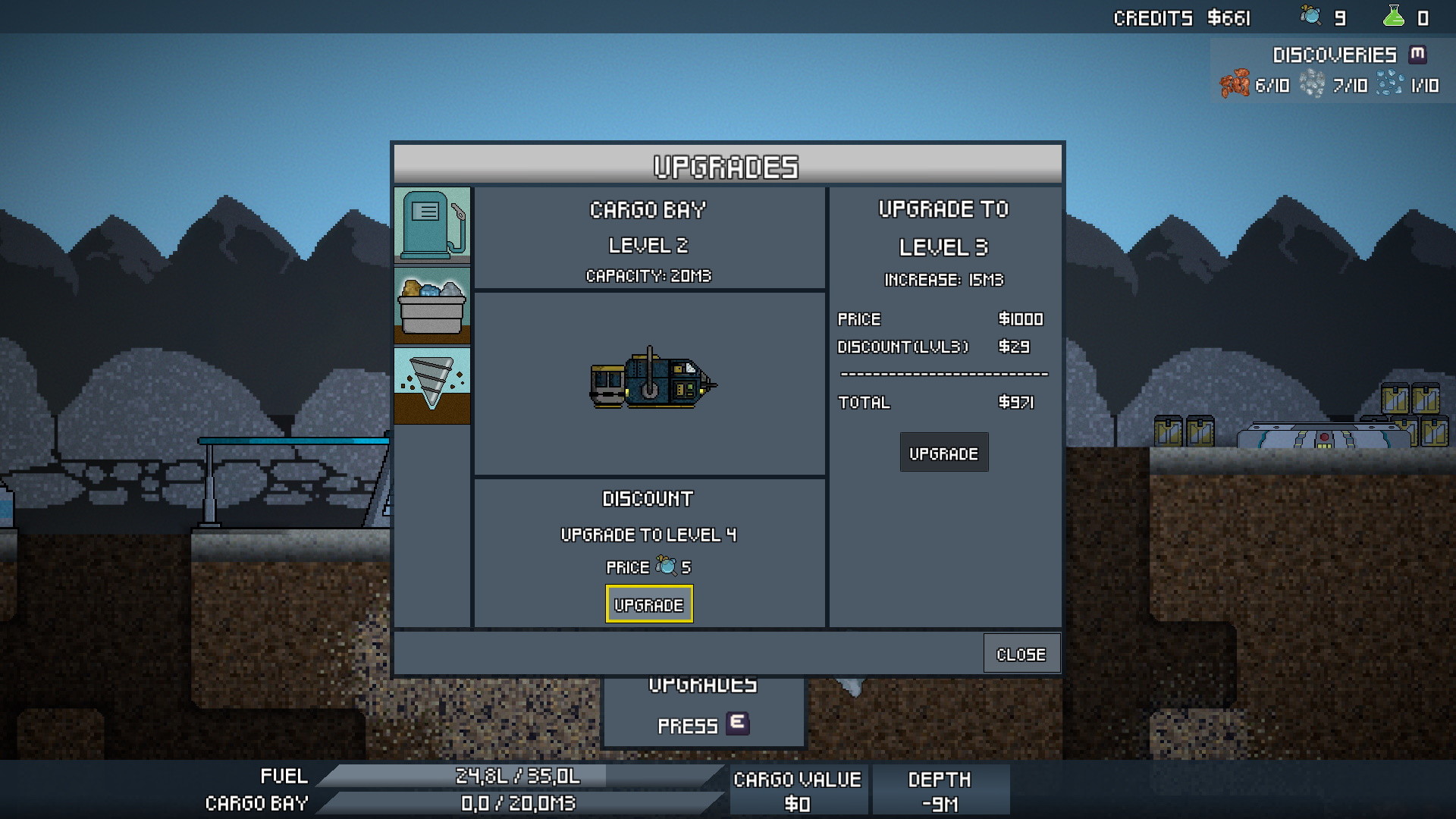
Task: Close the Upgrades window
Action: coord(1021,654)
